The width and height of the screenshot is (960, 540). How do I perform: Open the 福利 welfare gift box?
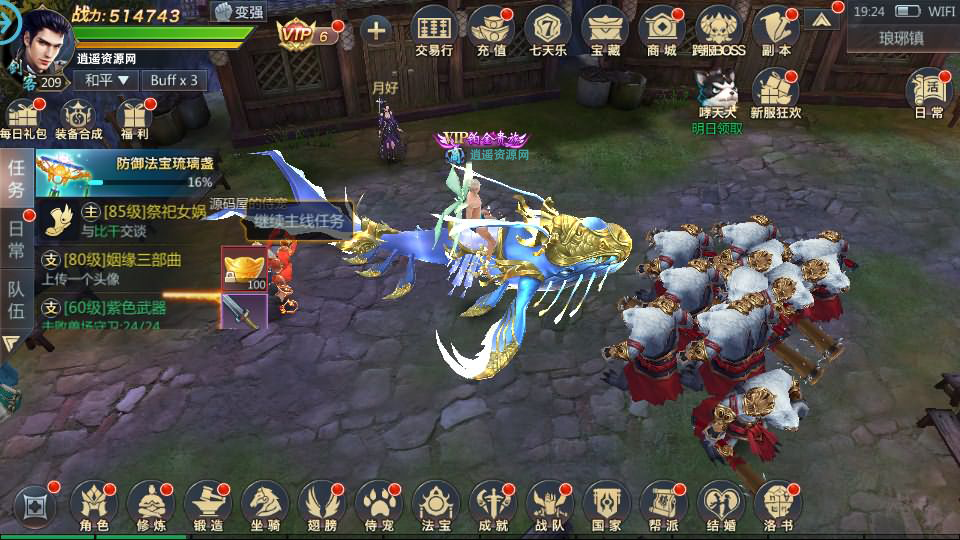coord(133,119)
